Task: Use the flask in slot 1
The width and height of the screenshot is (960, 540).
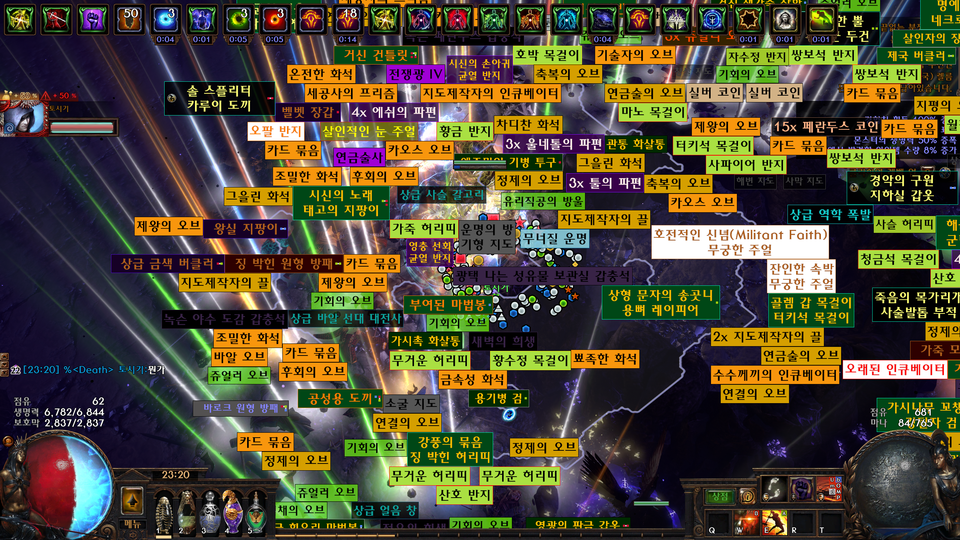Action: click(x=161, y=512)
